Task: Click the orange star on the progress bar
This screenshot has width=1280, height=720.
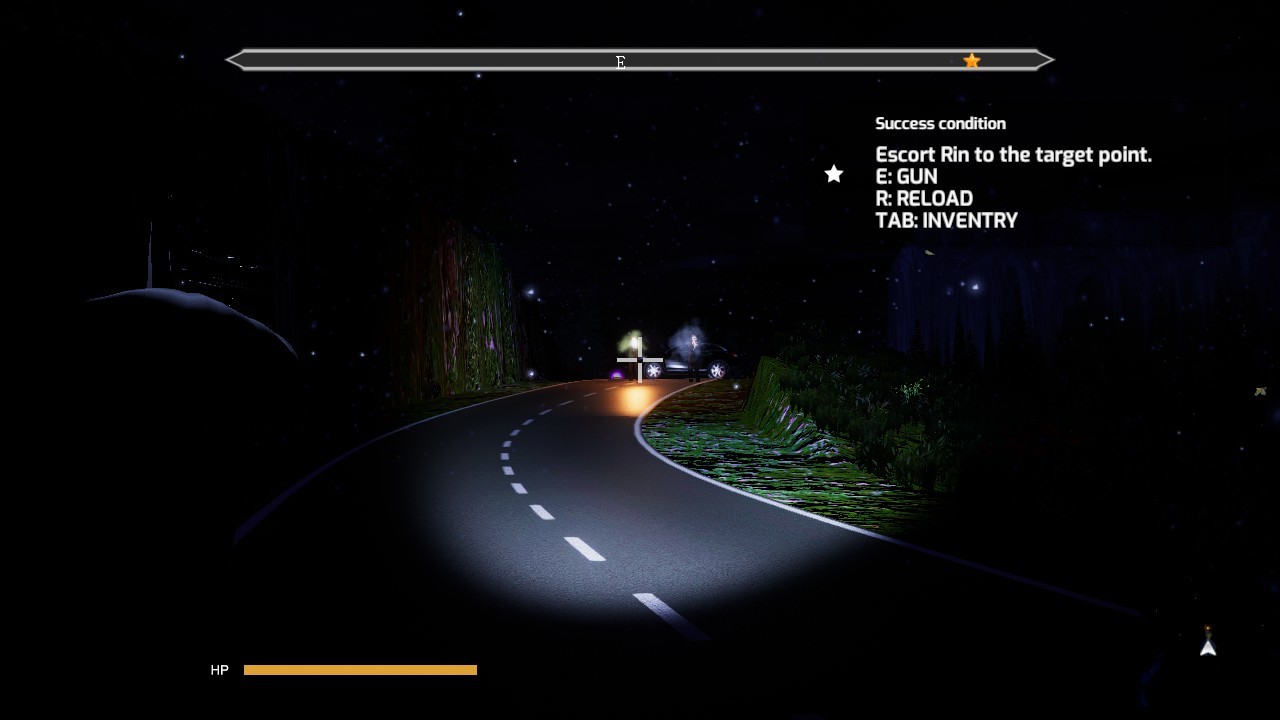Action: click(x=971, y=61)
